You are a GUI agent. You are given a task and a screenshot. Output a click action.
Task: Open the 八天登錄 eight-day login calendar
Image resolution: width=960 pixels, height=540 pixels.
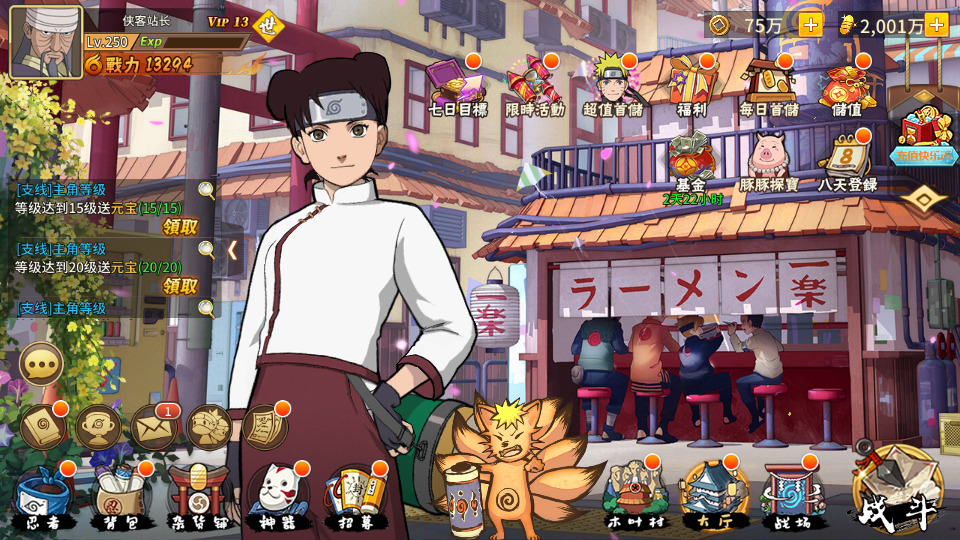[847, 160]
